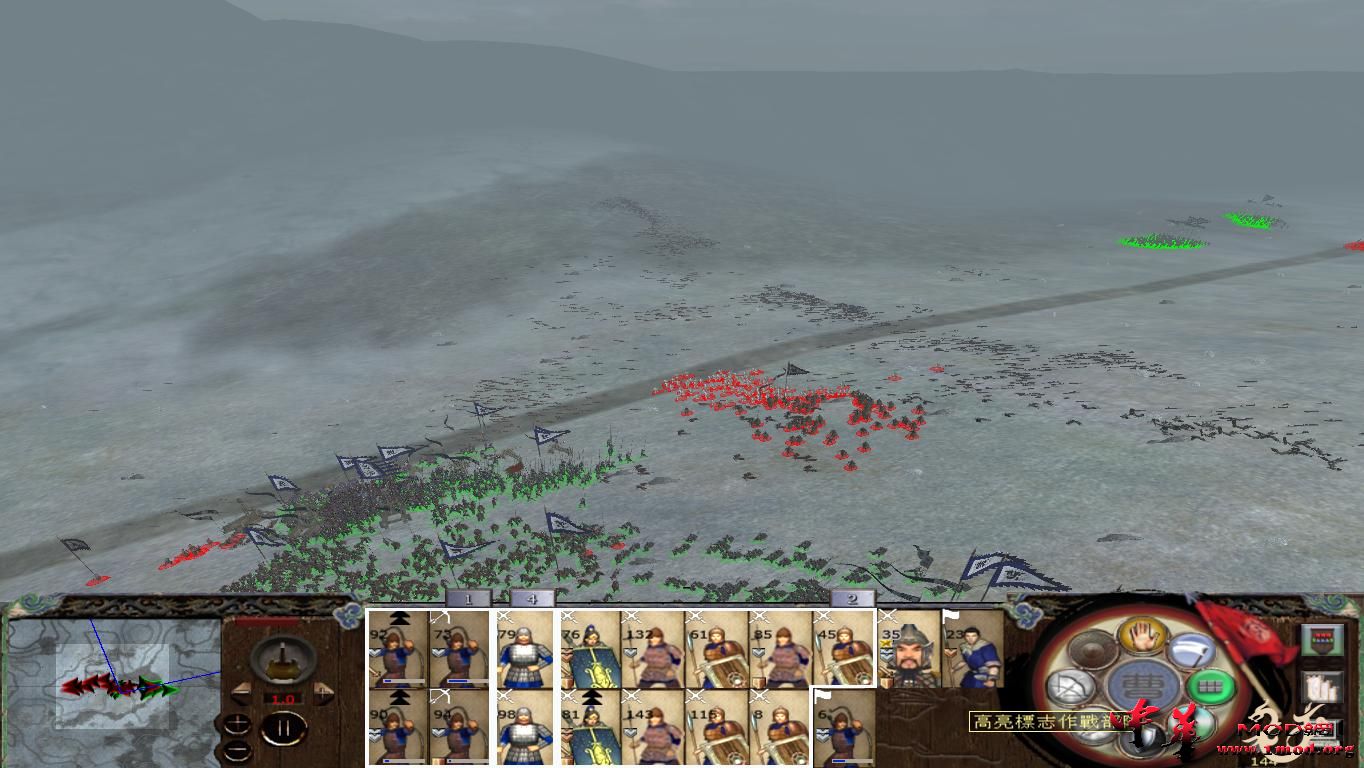The width and height of the screenshot is (1364, 768).
Task: Click the hand icon to halt all units
Action: coord(1142,638)
